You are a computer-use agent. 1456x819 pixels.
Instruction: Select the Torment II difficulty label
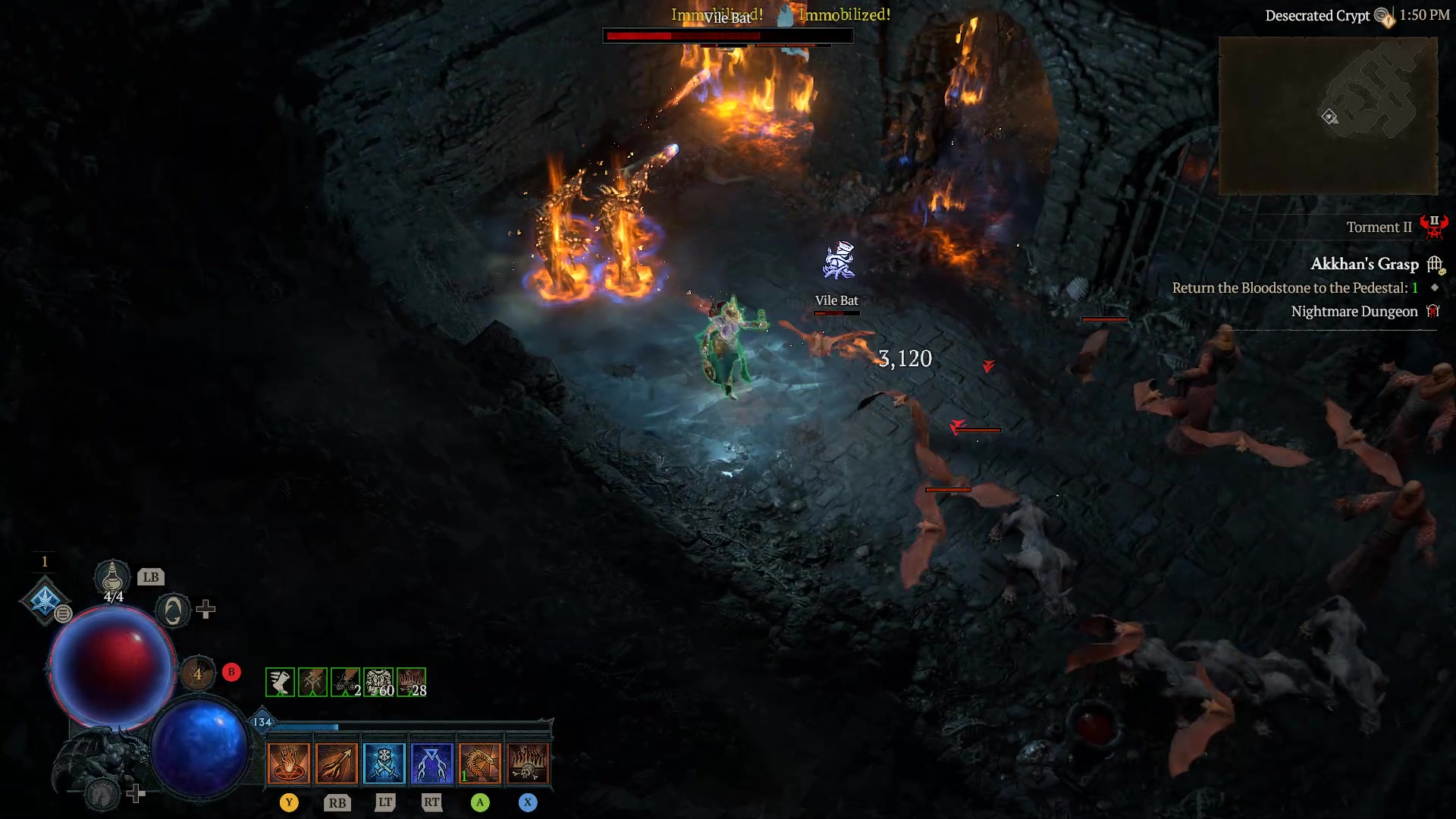coord(1380,227)
